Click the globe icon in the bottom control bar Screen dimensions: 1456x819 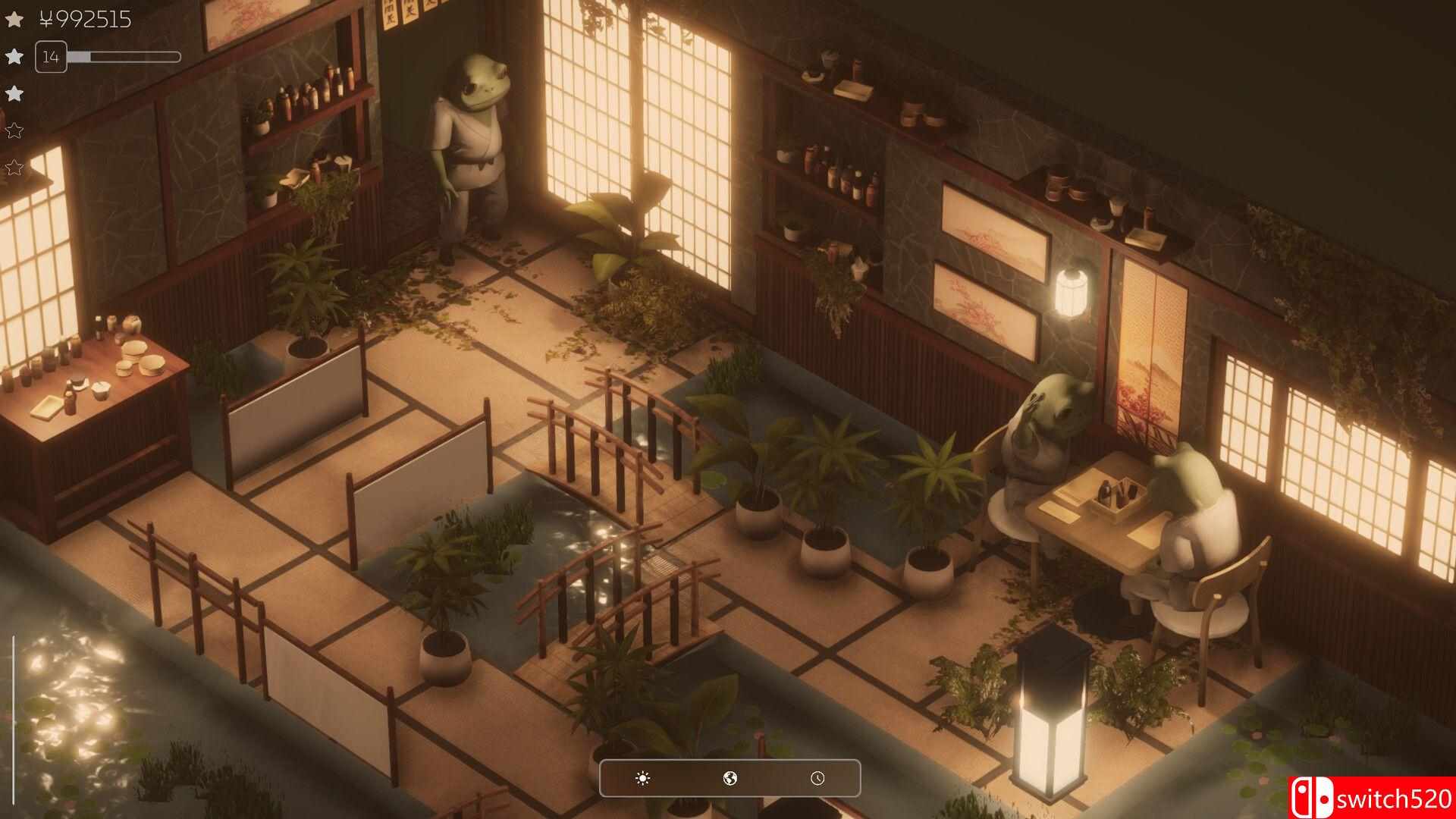(x=730, y=777)
